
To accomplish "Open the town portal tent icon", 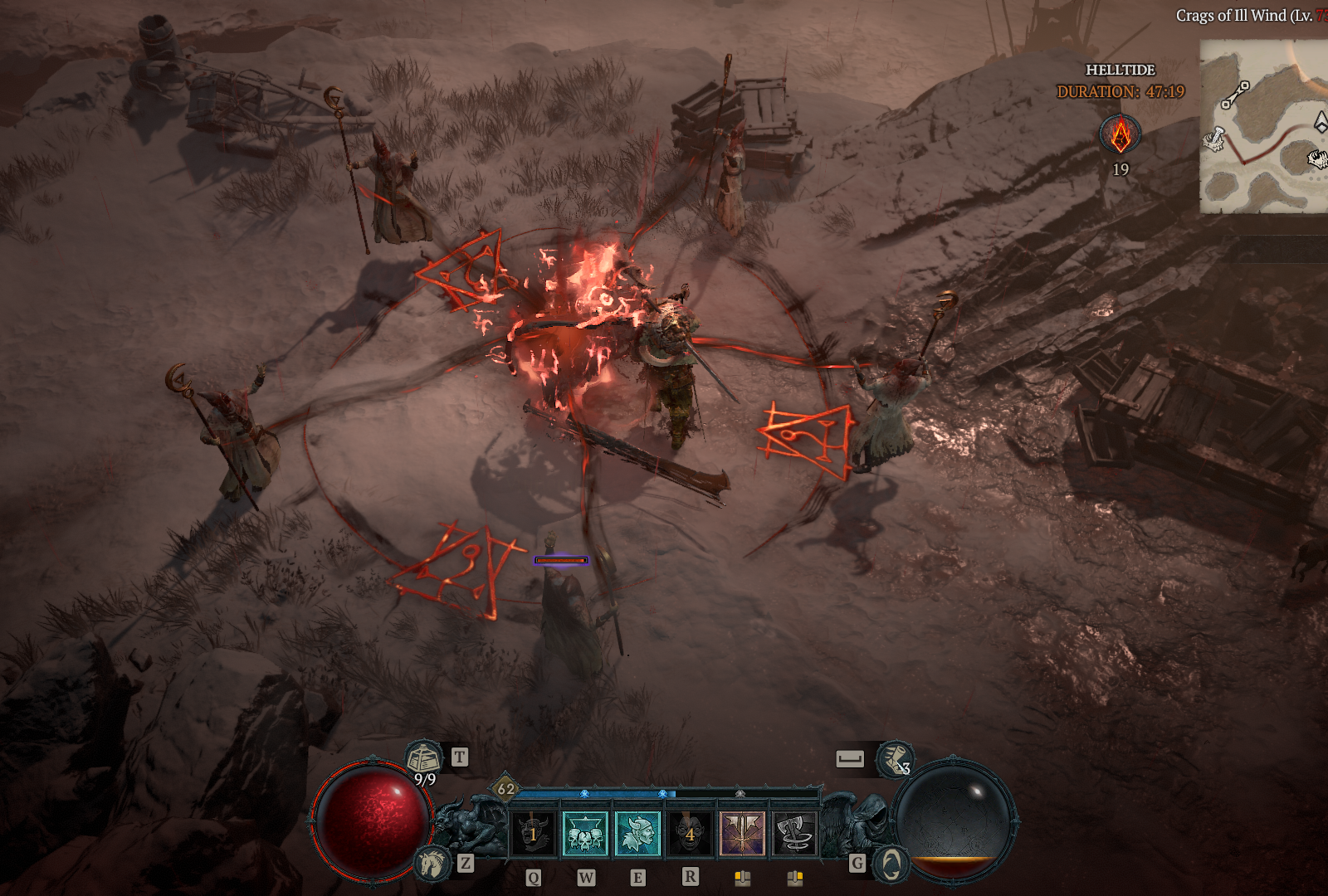I will (424, 758).
